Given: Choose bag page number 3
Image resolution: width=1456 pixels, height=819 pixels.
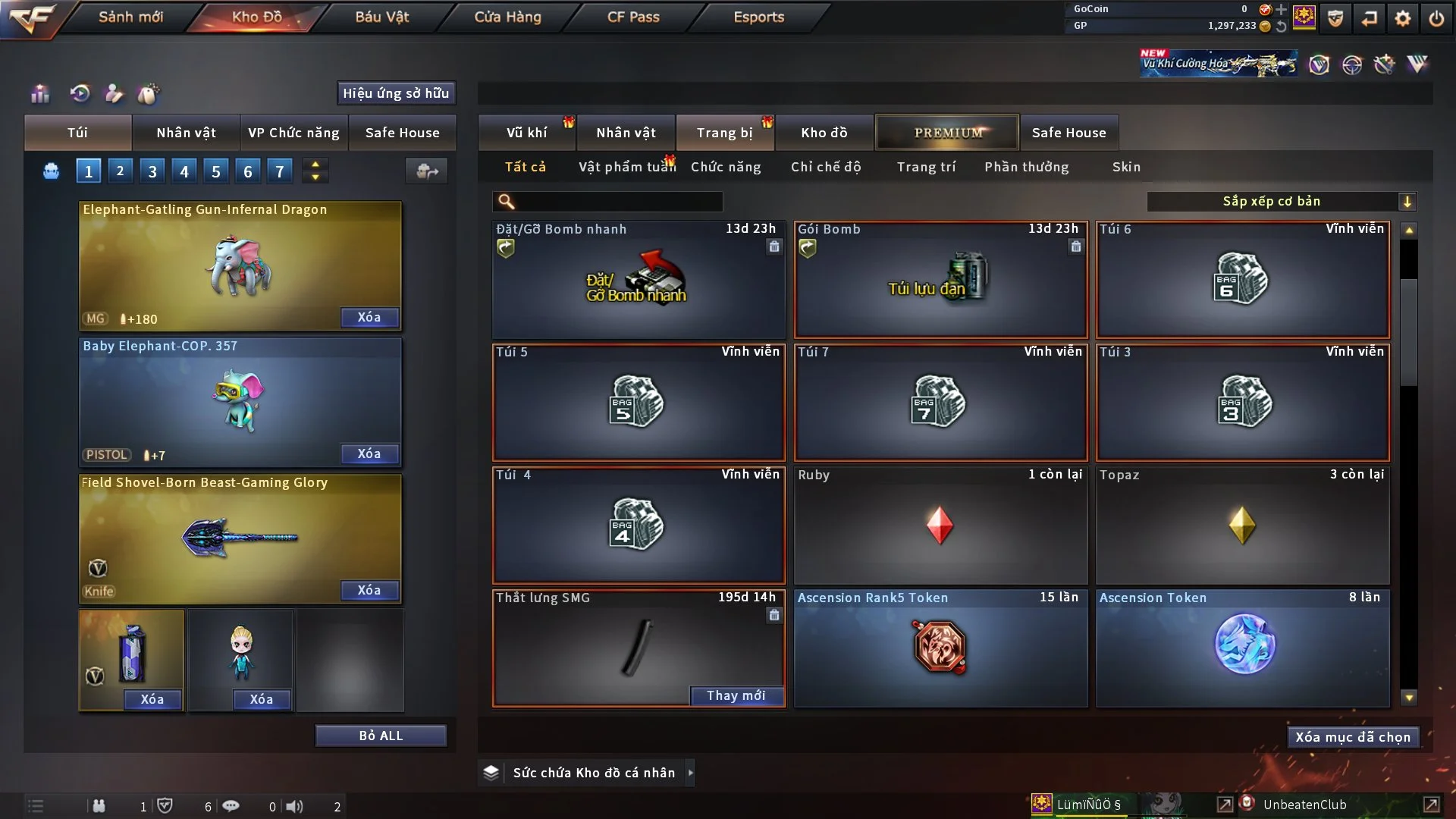Looking at the screenshot, I should tap(152, 171).
